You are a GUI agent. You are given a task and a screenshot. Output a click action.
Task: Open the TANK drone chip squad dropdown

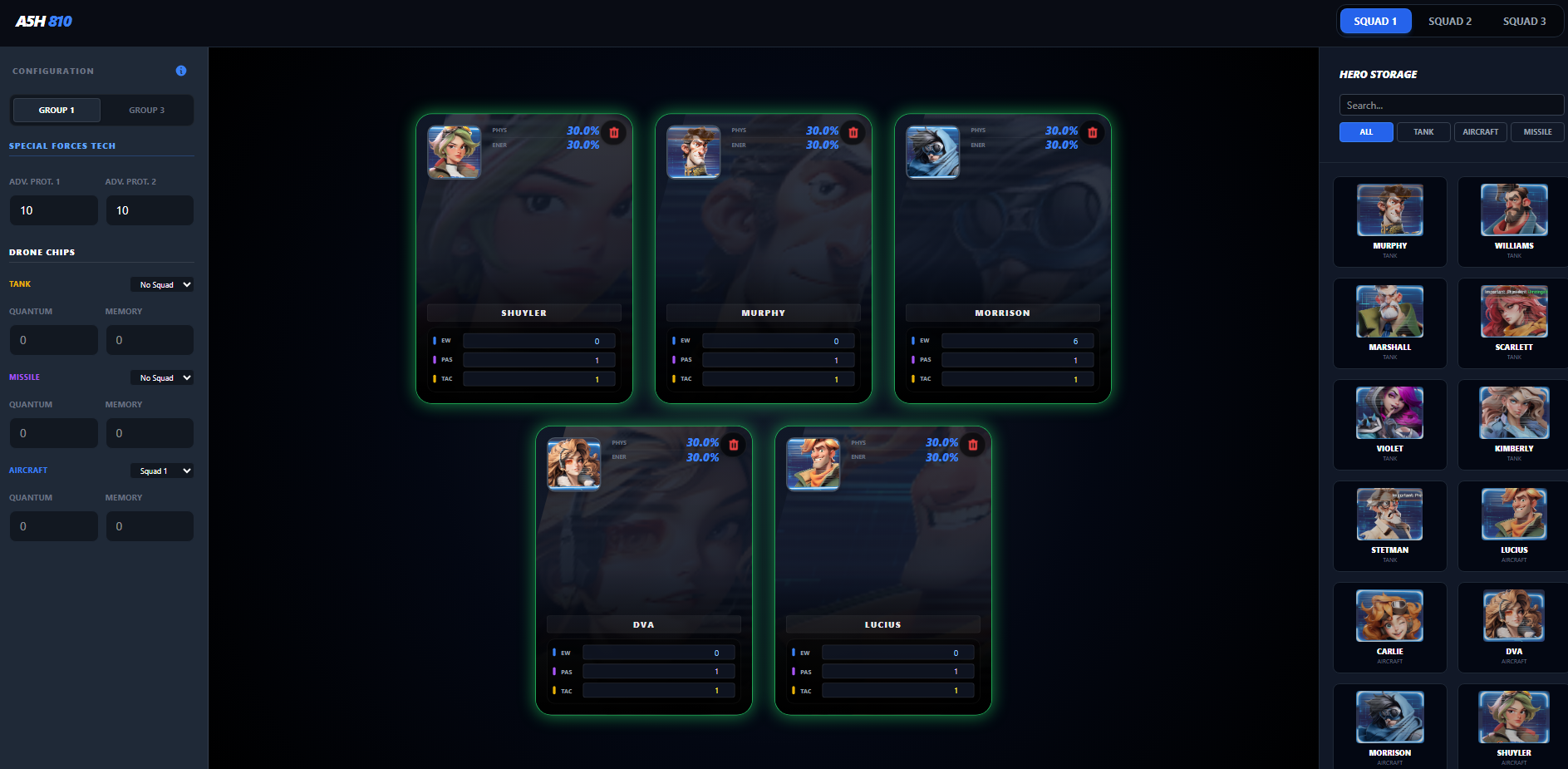(162, 284)
